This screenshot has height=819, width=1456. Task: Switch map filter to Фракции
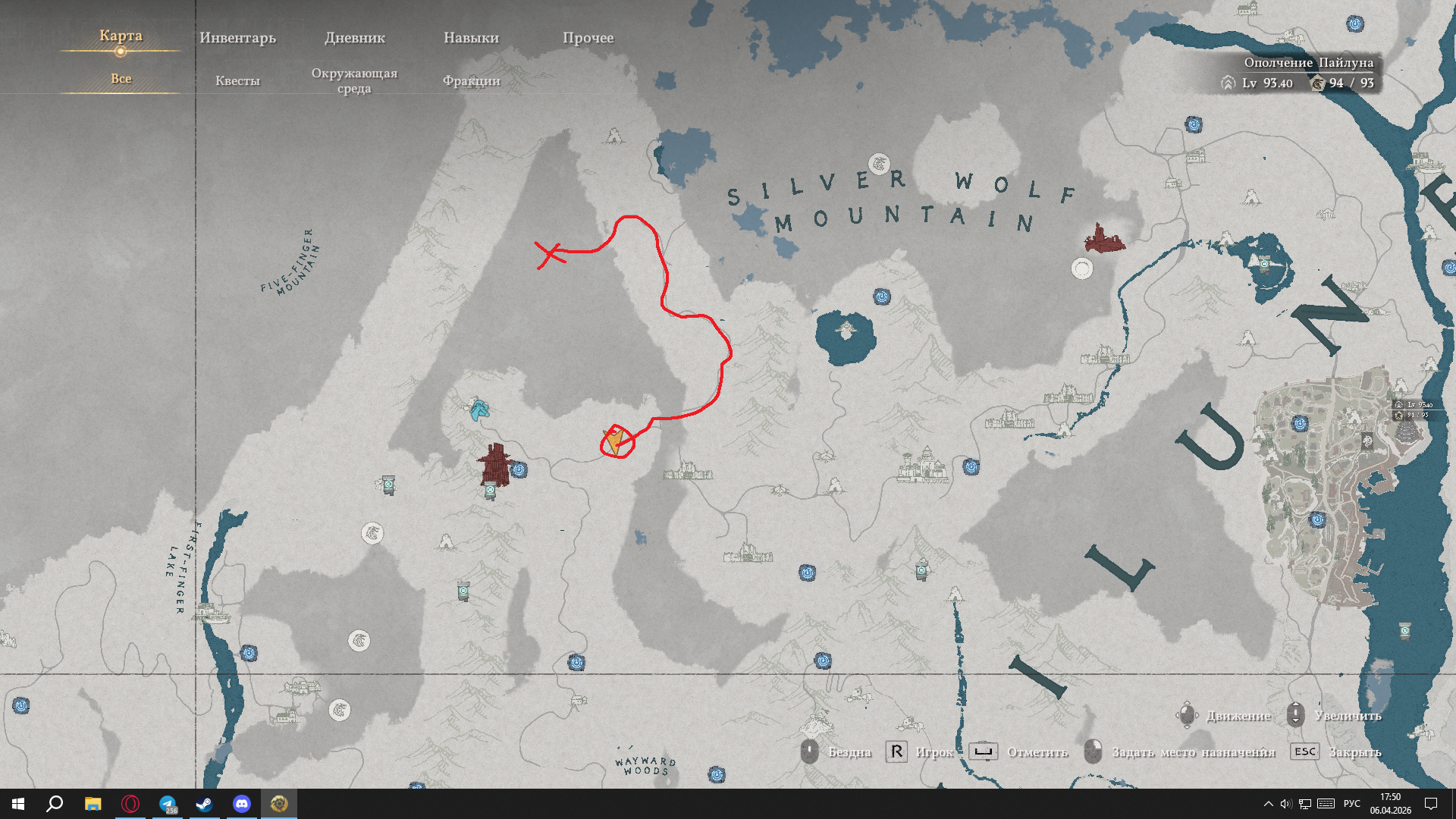pos(471,80)
